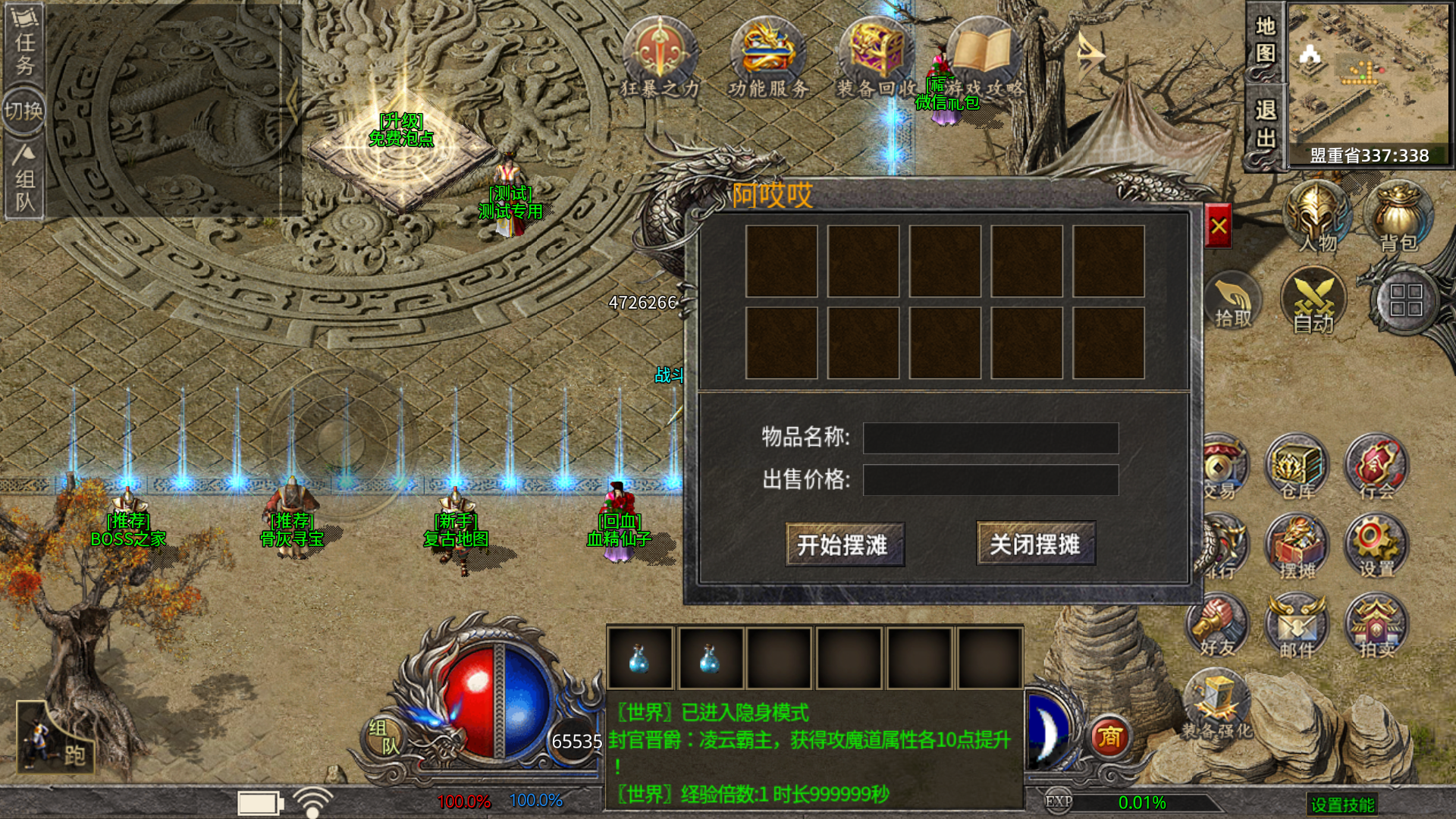
Task: Close the stall window with red X
Action: pos(1219,226)
